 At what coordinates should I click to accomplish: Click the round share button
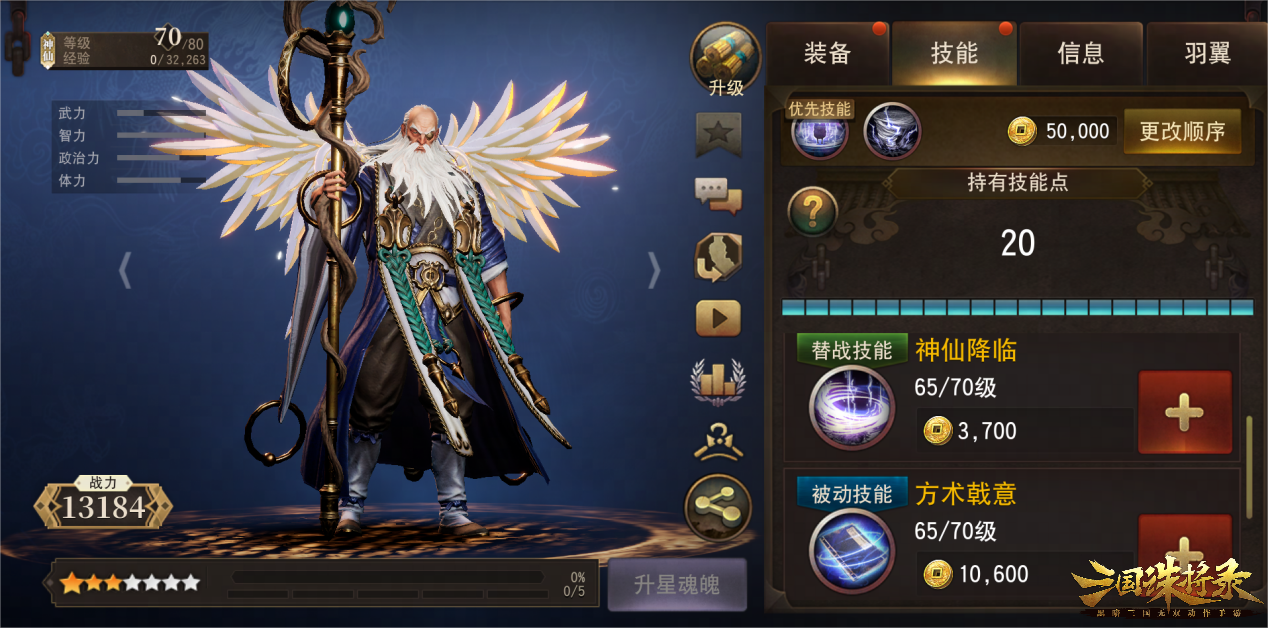pos(718,508)
